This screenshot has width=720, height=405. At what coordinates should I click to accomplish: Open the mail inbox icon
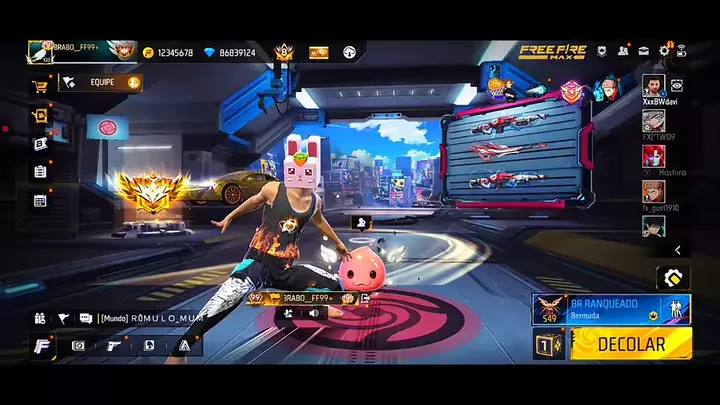[x=642, y=51]
